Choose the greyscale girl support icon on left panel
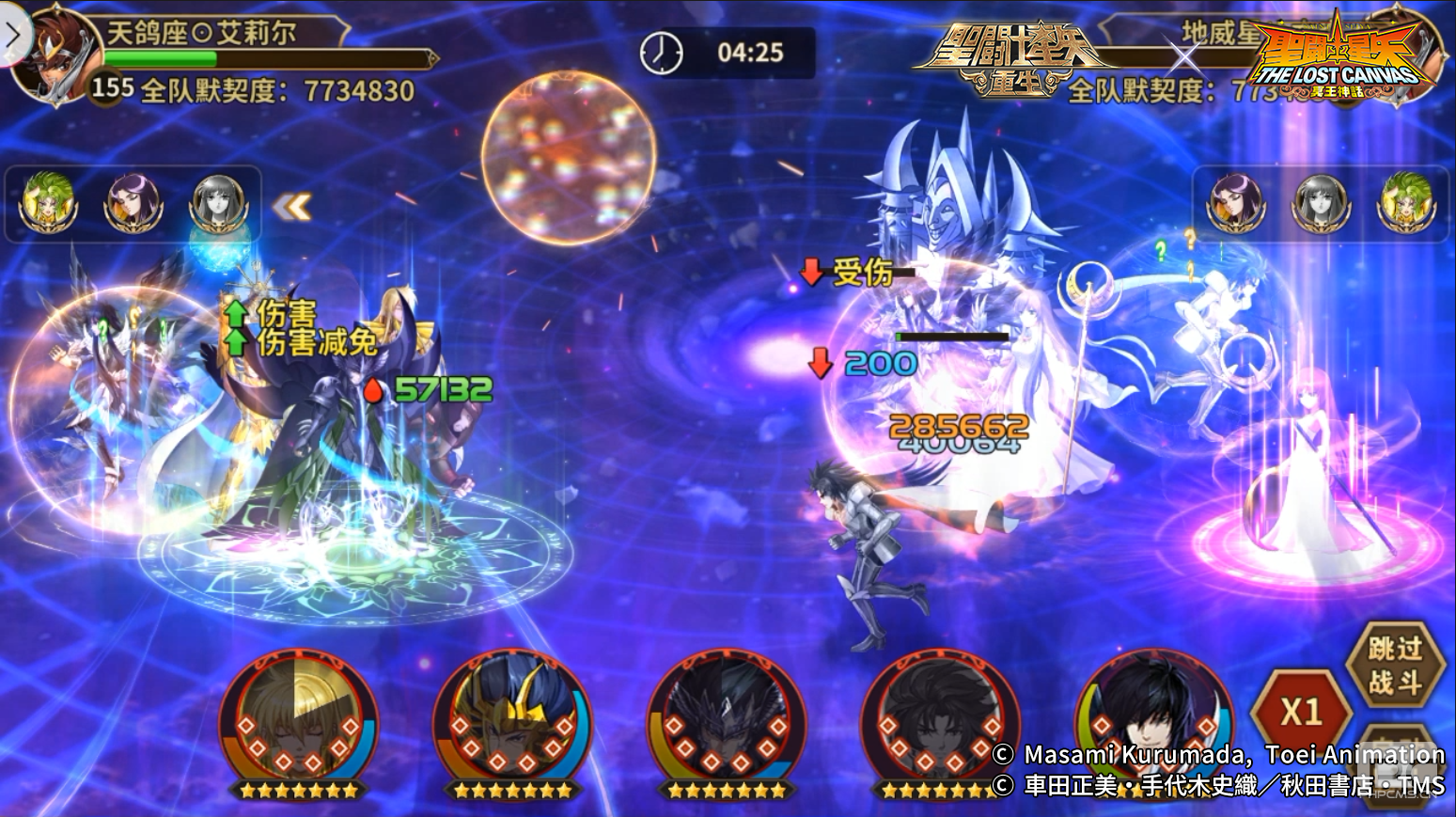 pyautogui.click(x=218, y=202)
